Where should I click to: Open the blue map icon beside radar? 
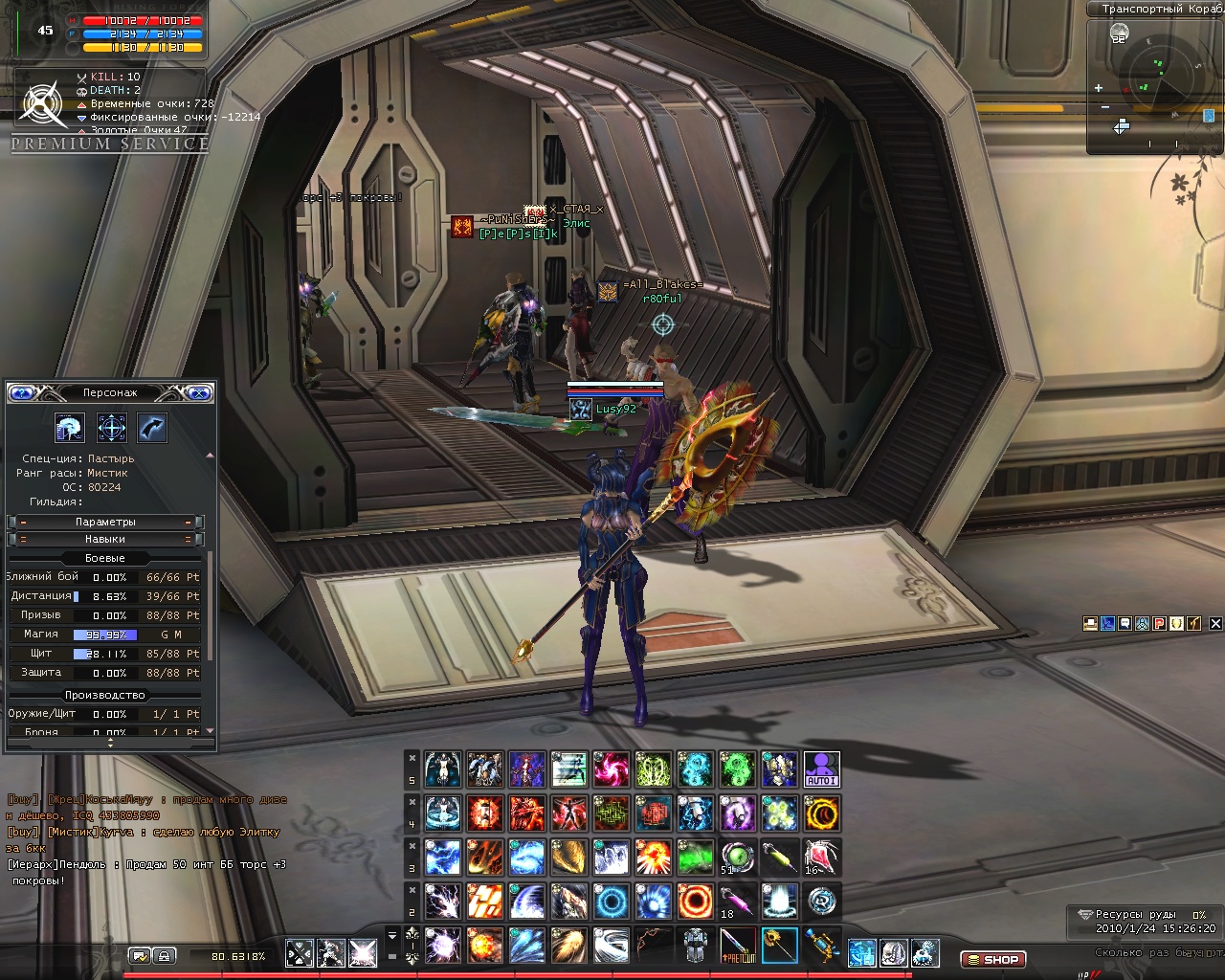pos(1209,116)
